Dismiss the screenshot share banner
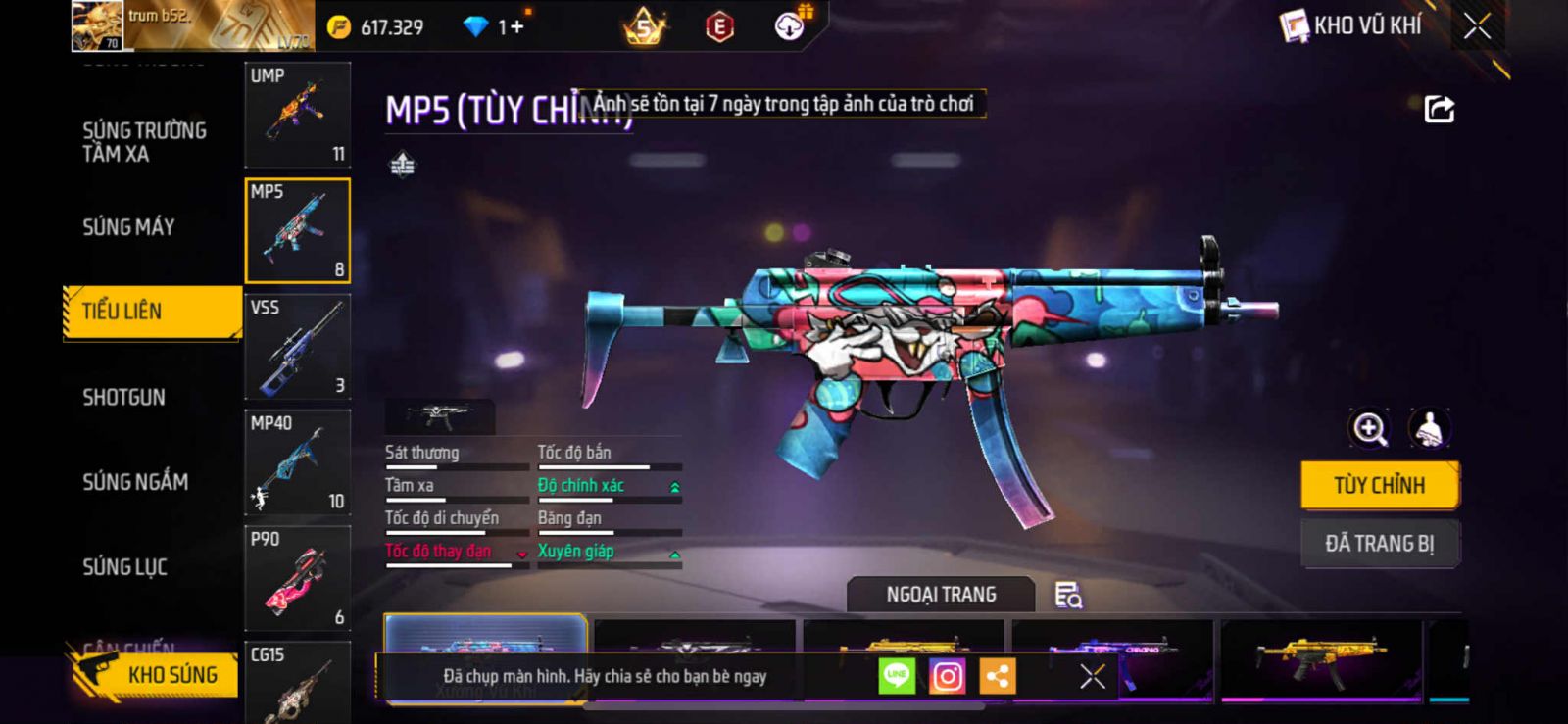Image resolution: width=1568 pixels, height=724 pixels. point(1093,676)
